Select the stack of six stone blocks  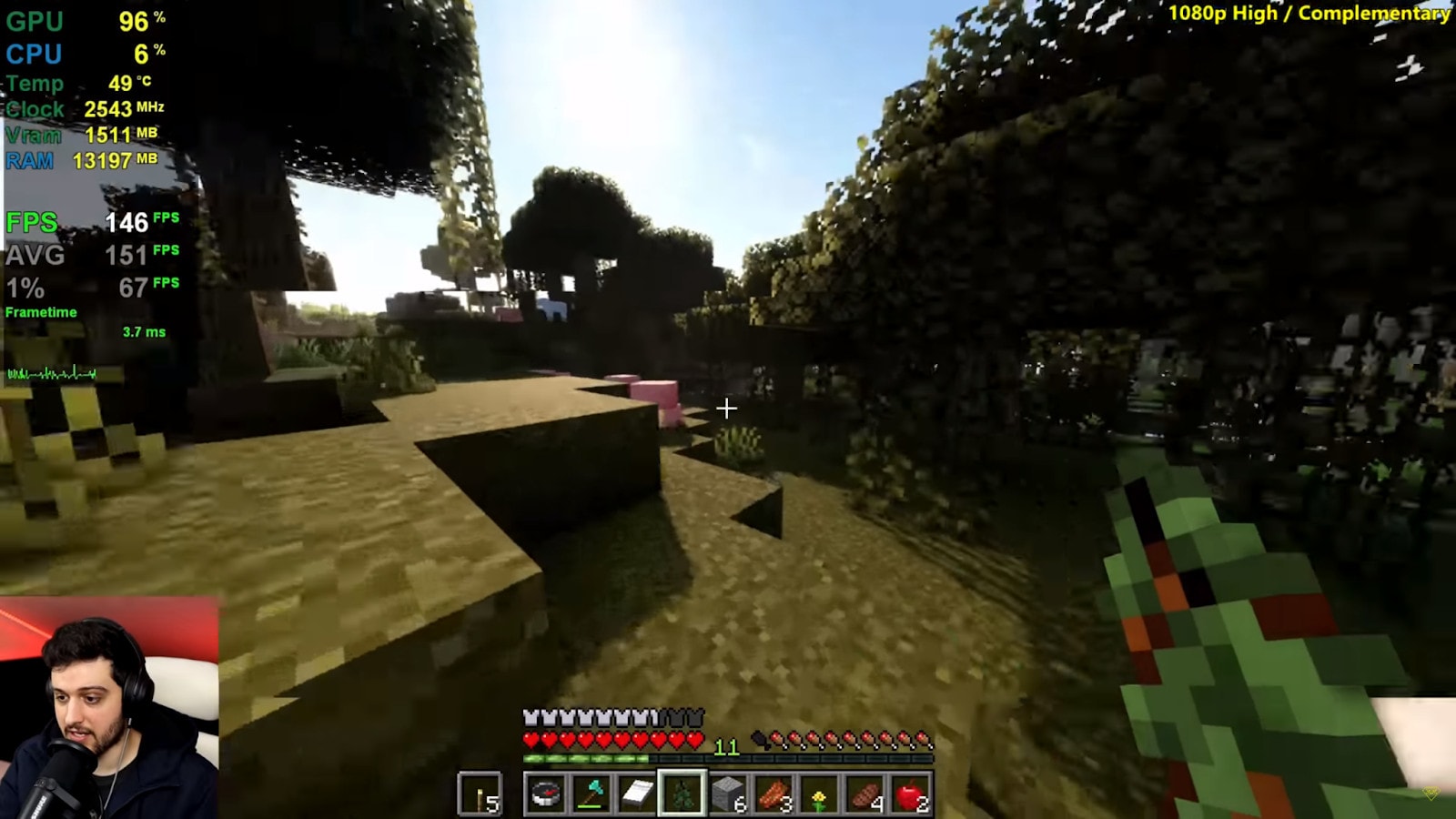[728, 791]
